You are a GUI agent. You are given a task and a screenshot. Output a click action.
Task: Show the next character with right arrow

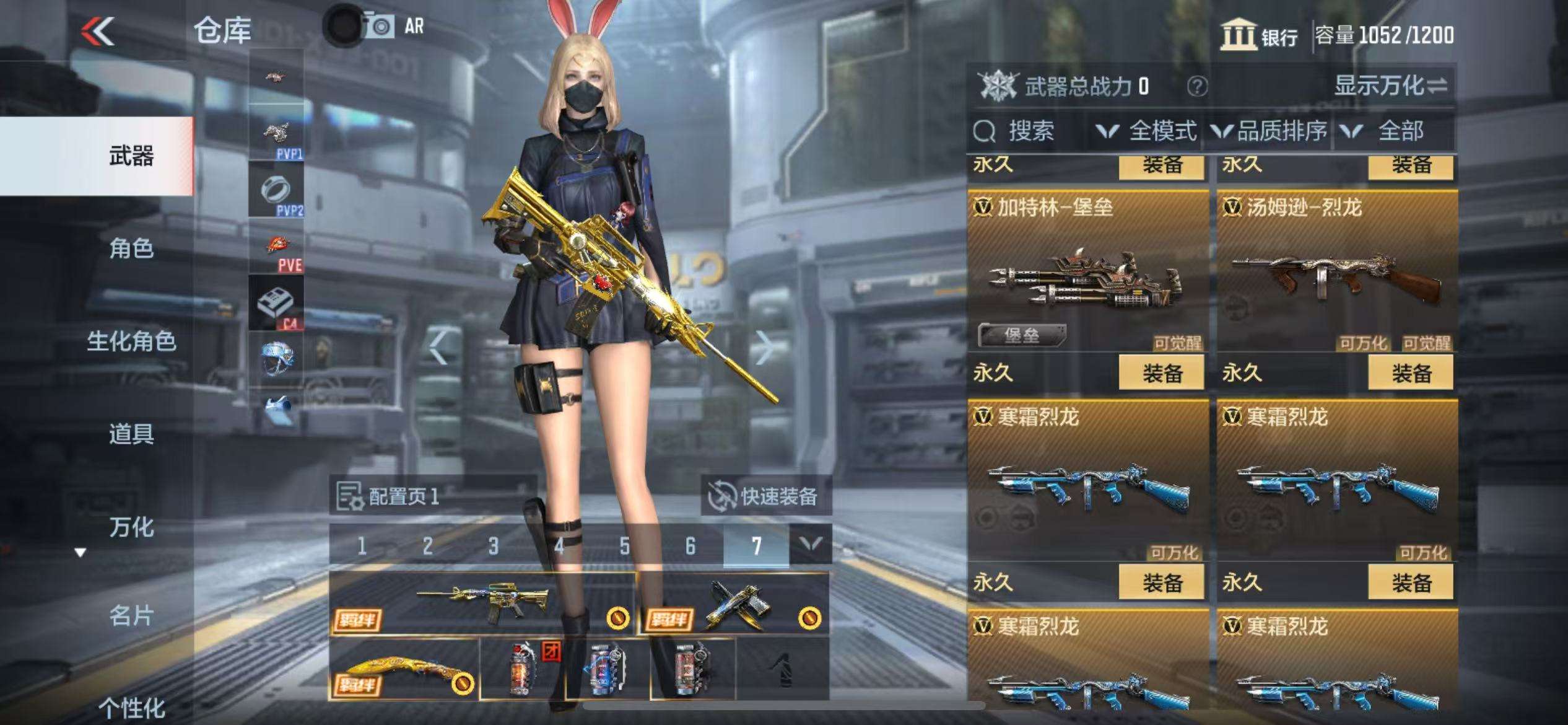(x=764, y=348)
